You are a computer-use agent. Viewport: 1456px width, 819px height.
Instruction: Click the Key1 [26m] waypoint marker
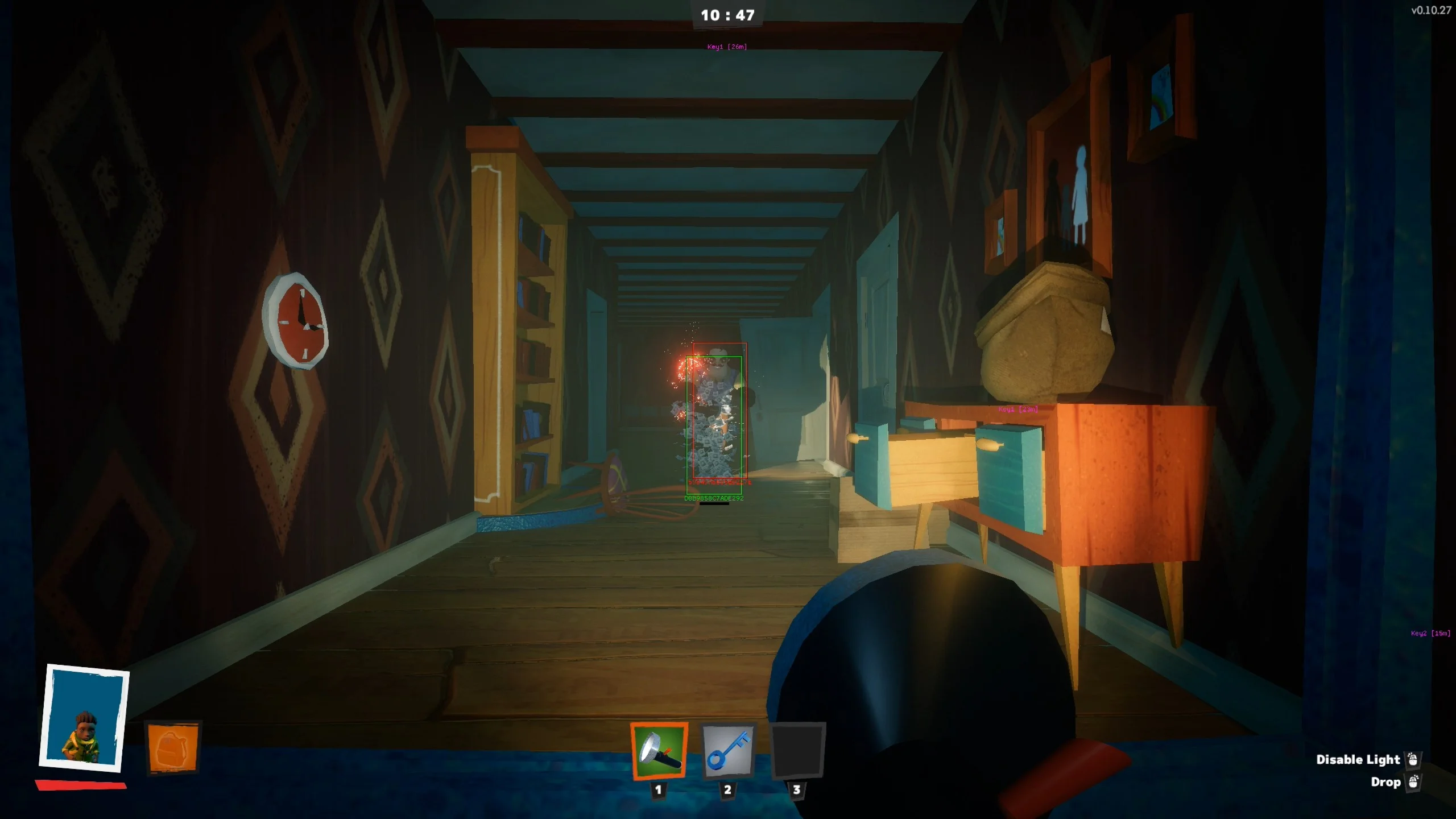[x=726, y=45]
